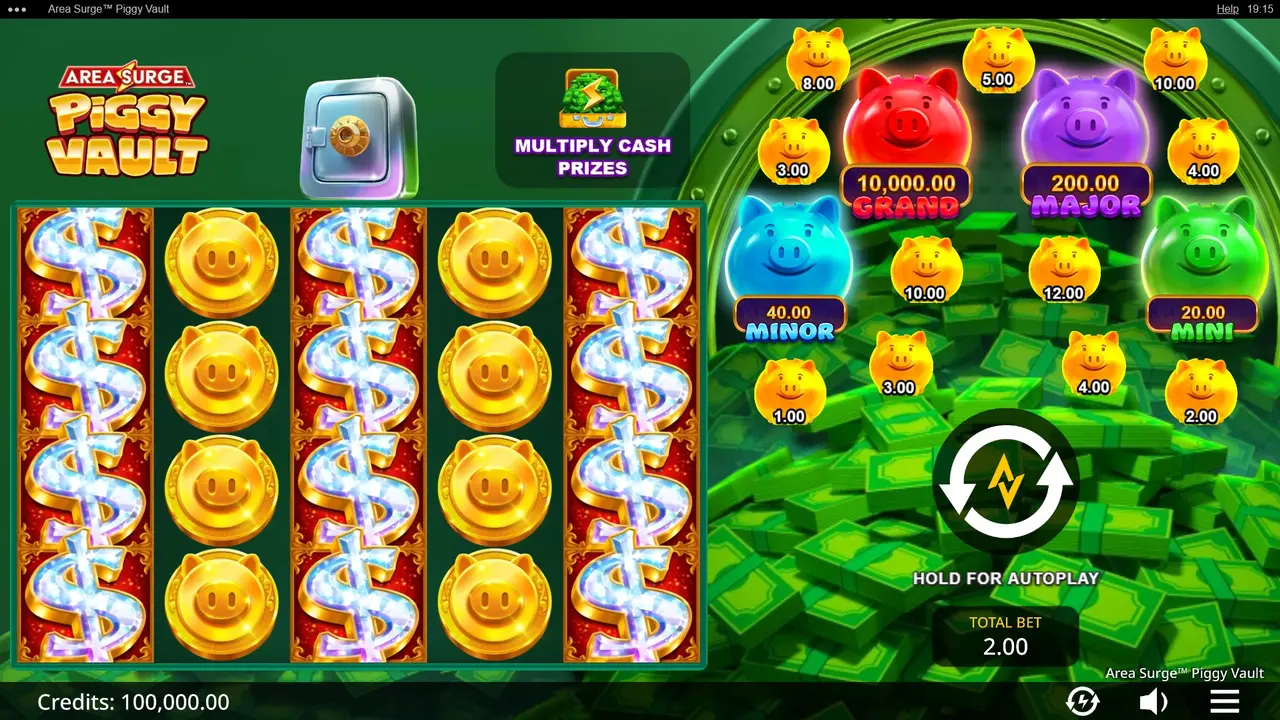The height and width of the screenshot is (720, 1280).
Task: Select the 8.00 piggy at the top
Action: tap(818, 55)
